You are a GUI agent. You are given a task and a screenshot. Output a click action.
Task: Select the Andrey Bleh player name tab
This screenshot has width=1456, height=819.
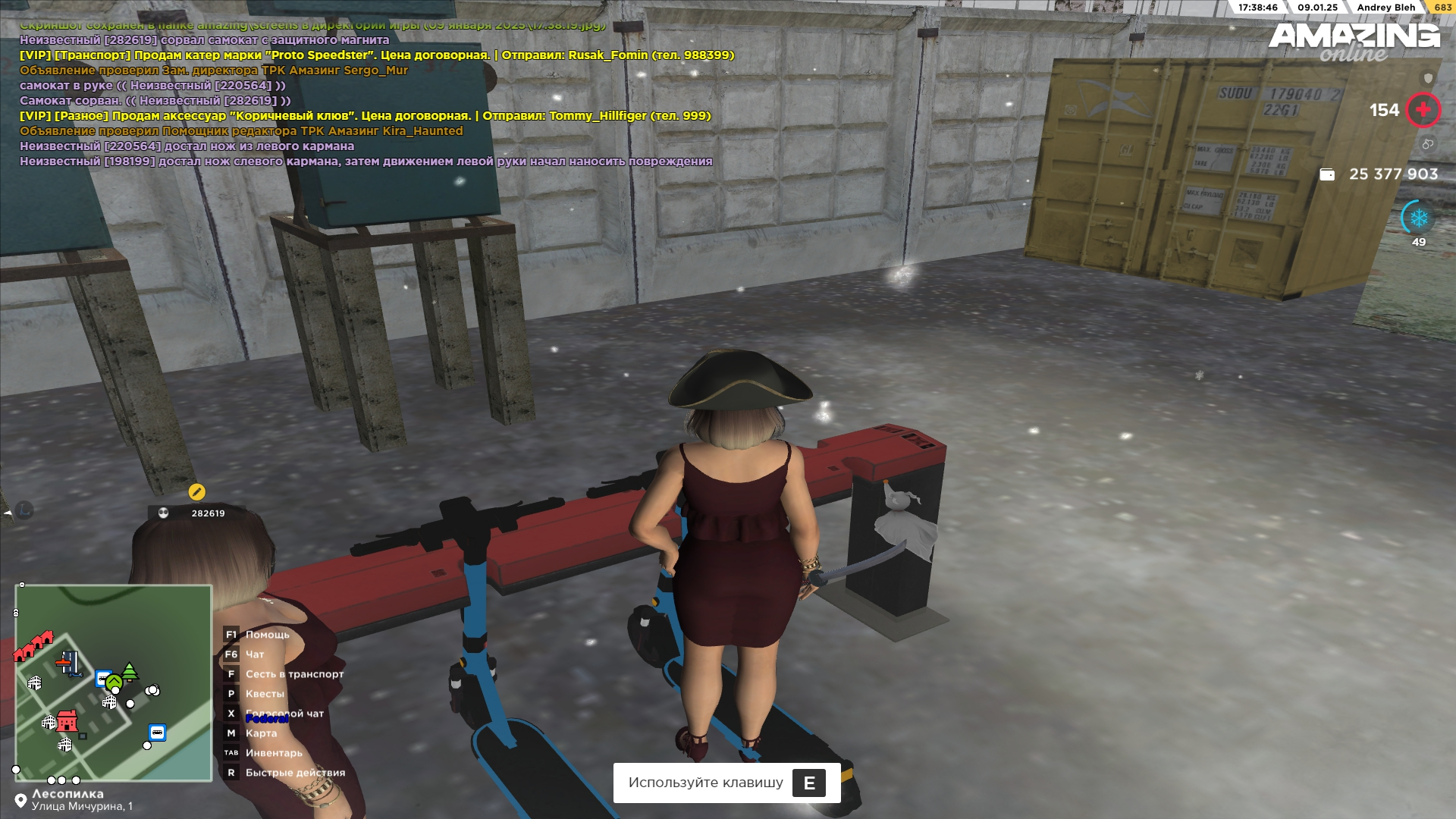(1385, 8)
